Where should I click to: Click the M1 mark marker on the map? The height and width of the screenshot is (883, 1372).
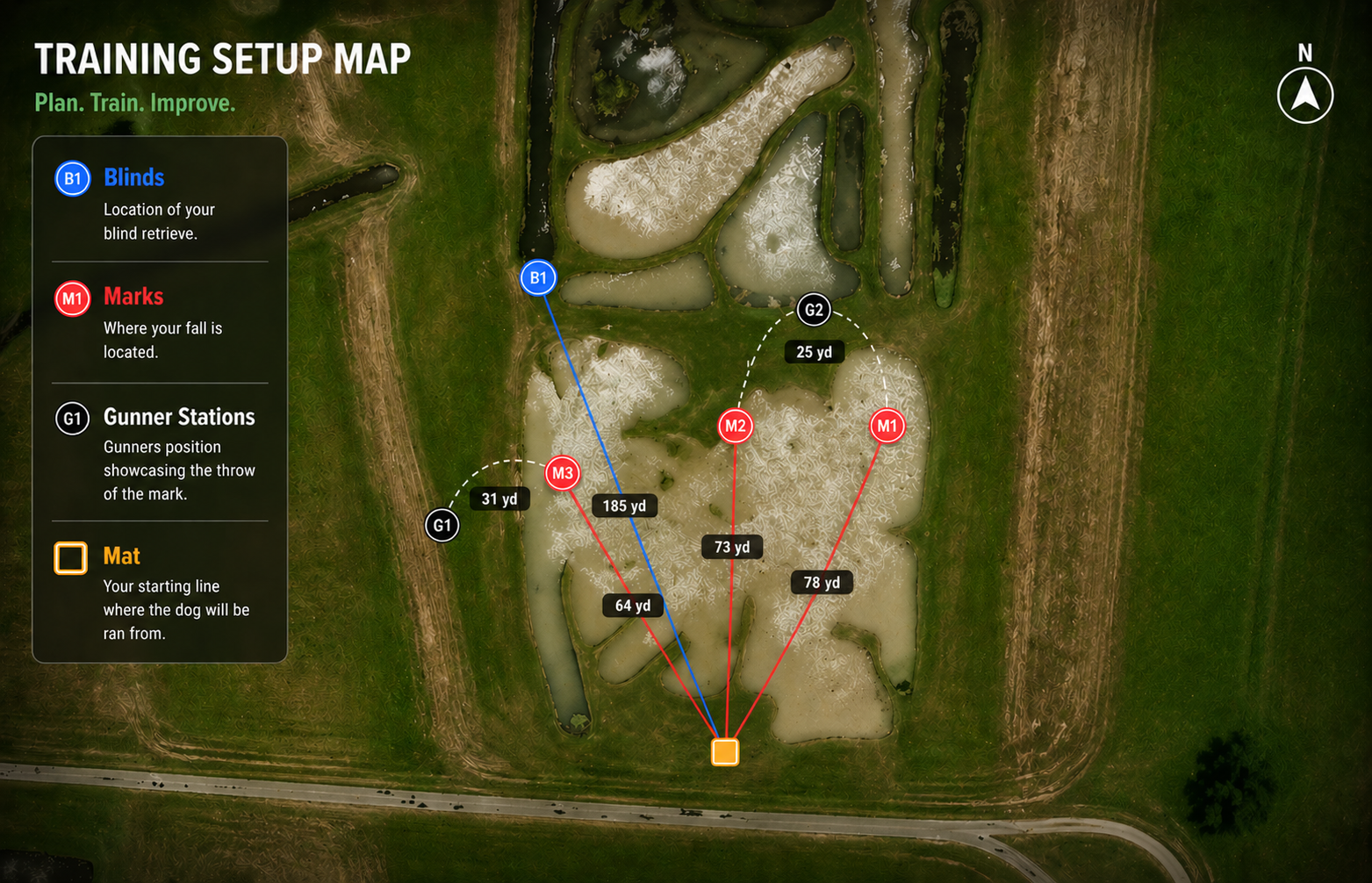(x=887, y=427)
